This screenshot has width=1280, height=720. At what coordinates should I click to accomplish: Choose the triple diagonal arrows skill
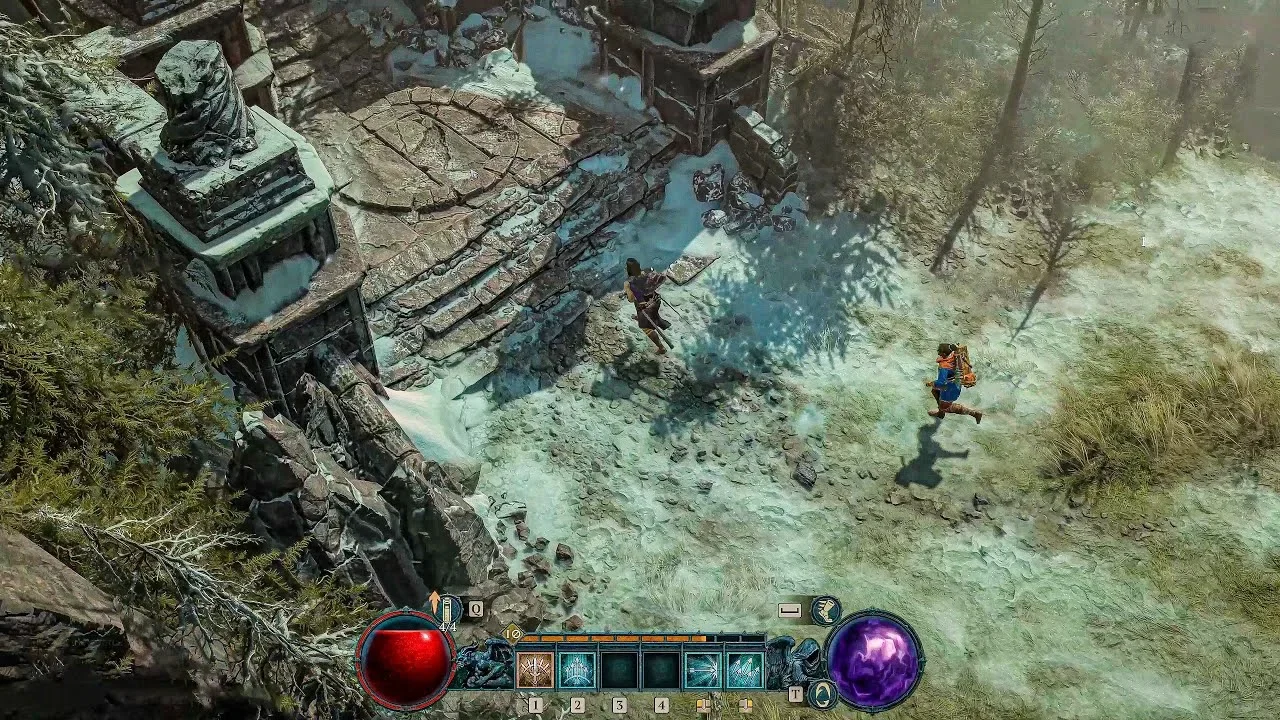744,670
